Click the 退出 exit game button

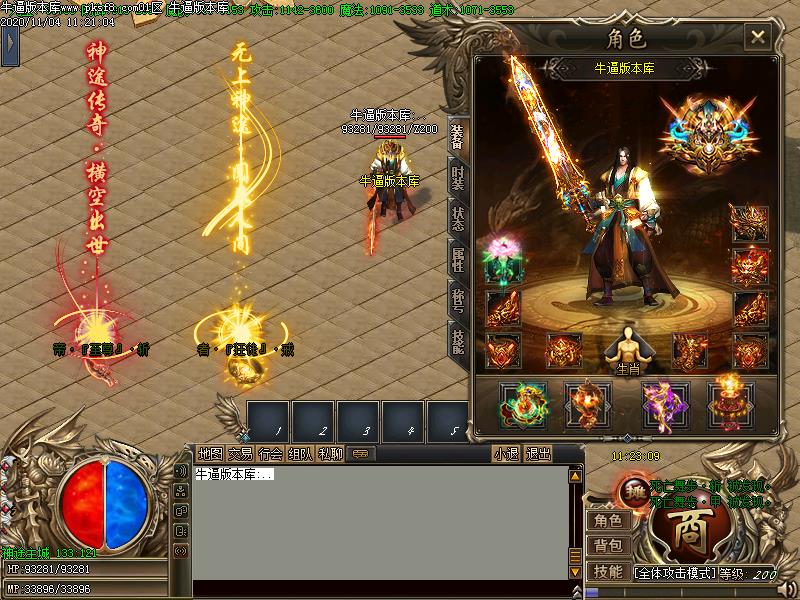coord(538,454)
